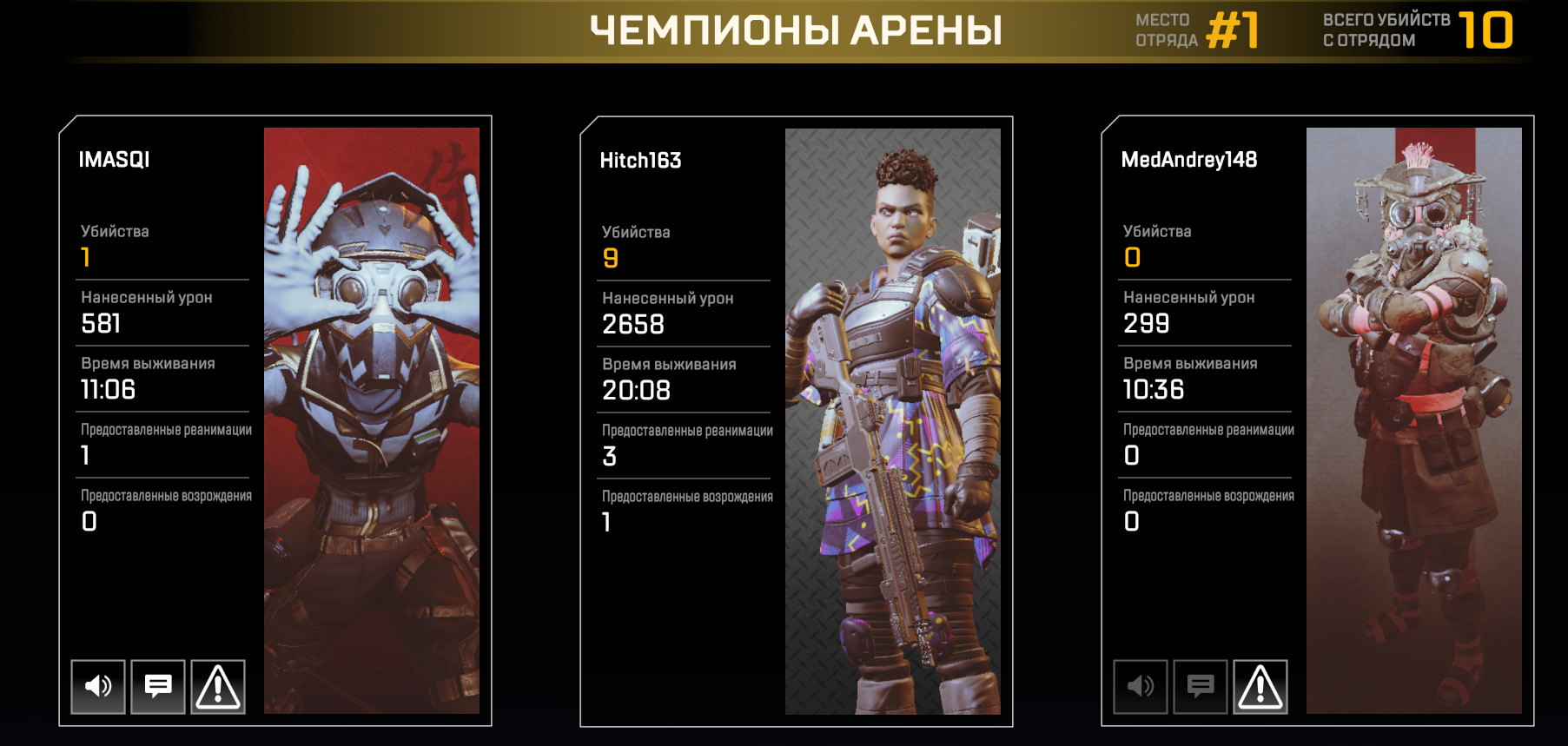The width and height of the screenshot is (1568, 746).
Task: Select the Hitch163 player card
Action: 797,420
